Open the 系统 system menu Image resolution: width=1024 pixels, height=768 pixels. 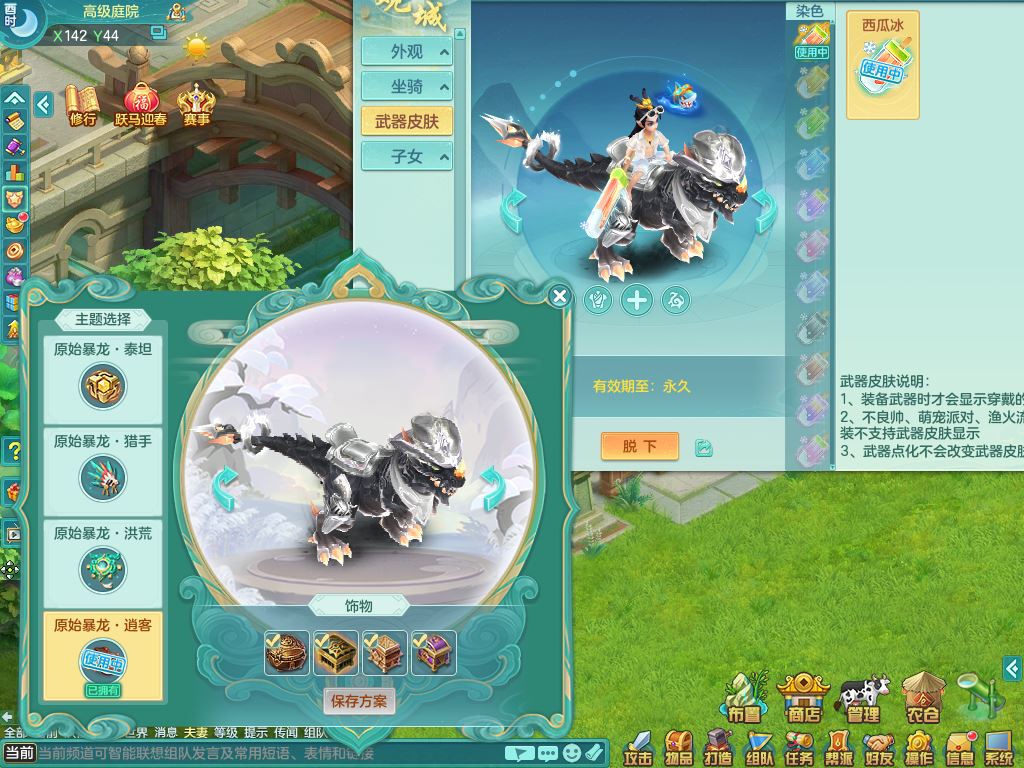[x=998, y=746]
